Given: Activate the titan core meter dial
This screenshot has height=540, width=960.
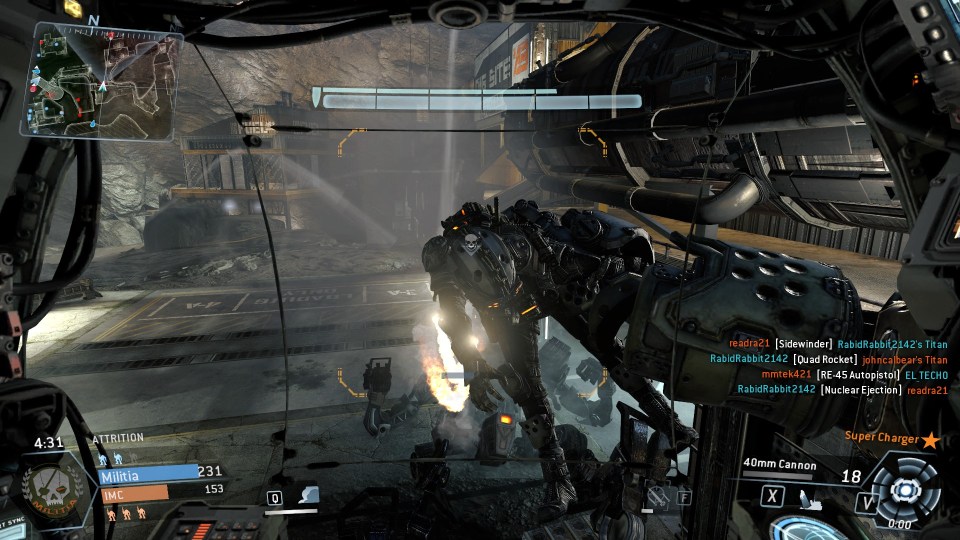Looking at the screenshot, I should 904,489.
